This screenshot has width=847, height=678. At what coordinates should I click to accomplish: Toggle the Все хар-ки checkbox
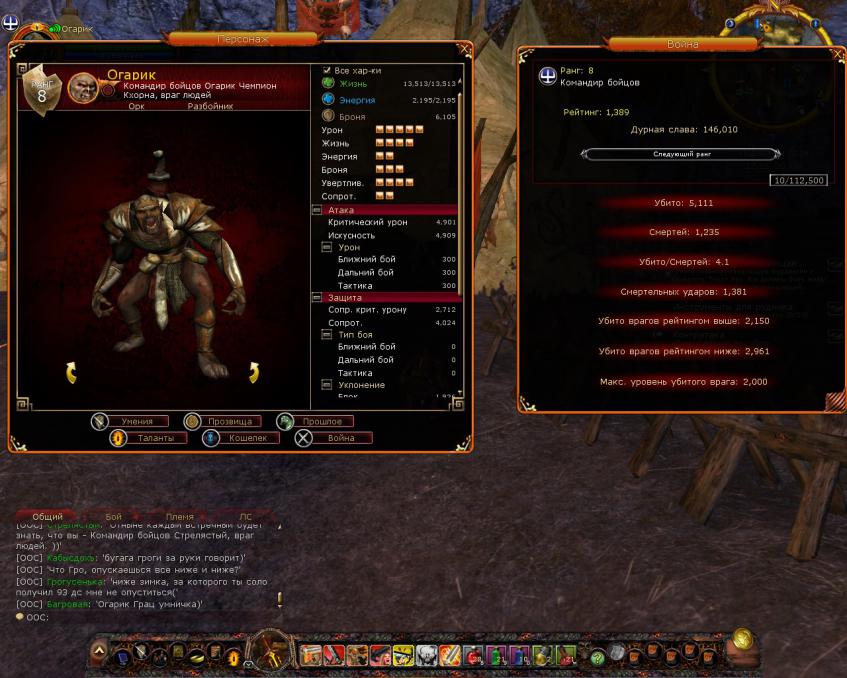pyautogui.click(x=327, y=71)
